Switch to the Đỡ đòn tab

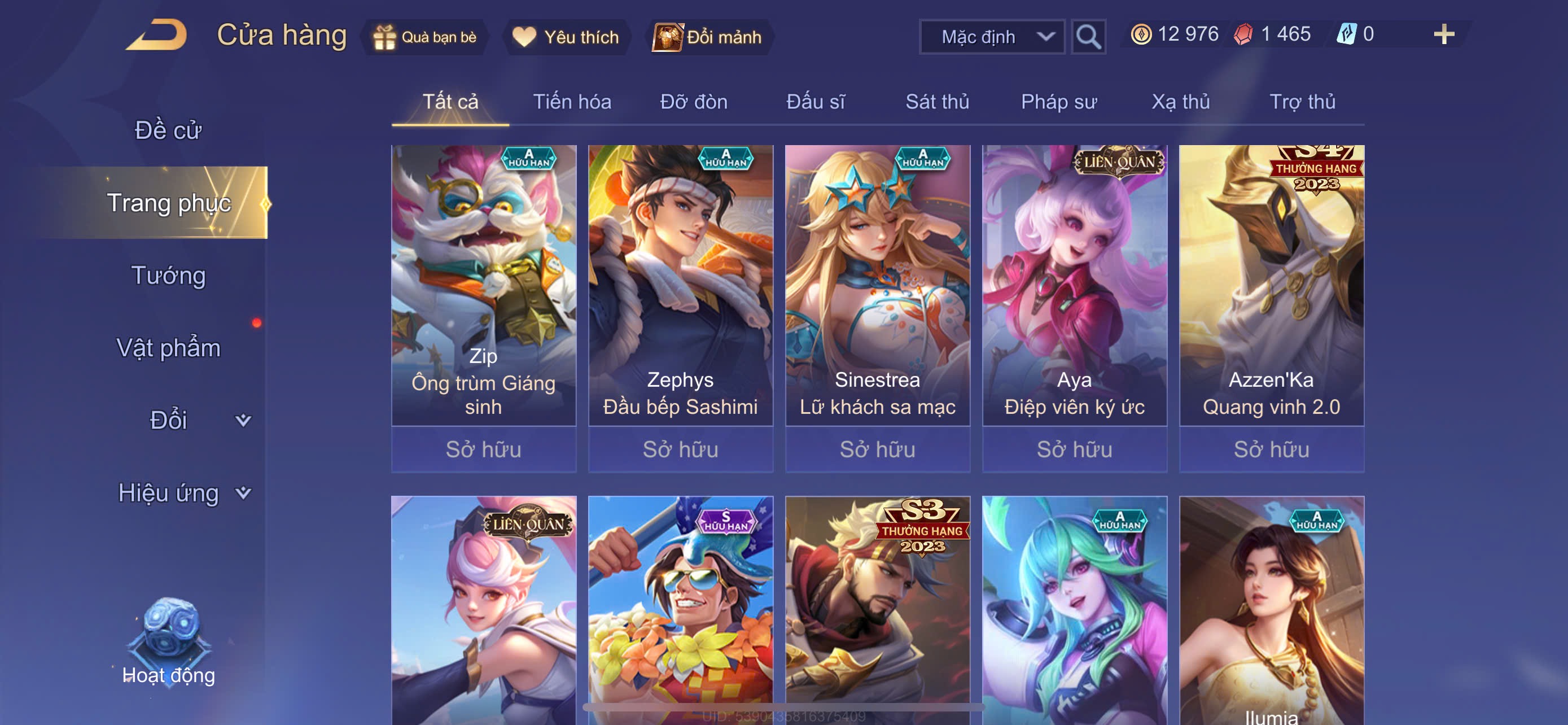coord(693,102)
